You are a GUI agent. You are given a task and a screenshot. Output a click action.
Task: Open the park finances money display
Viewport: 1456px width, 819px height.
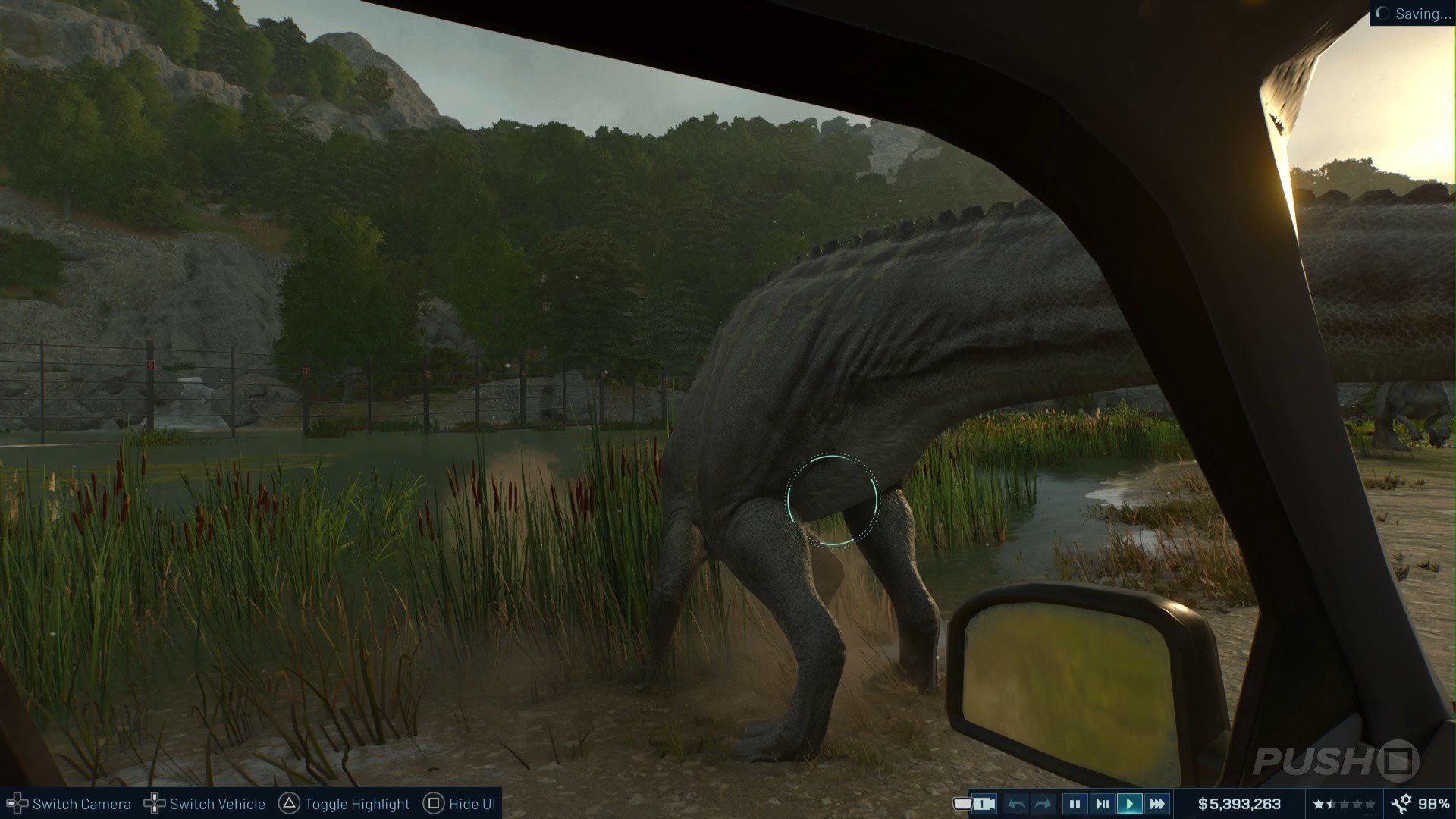[x=1239, y=804]
